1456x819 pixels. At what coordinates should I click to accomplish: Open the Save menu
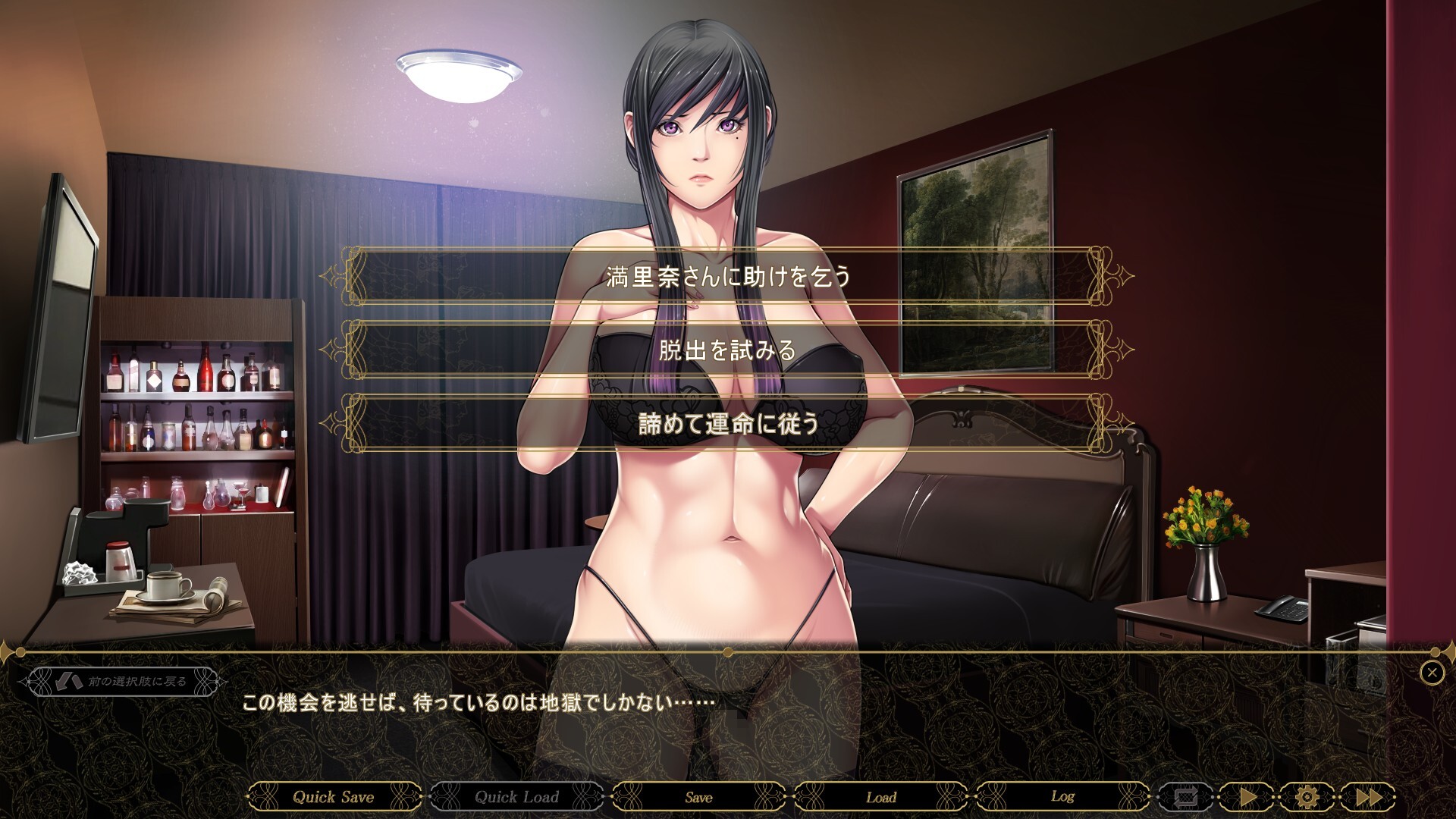698,797
